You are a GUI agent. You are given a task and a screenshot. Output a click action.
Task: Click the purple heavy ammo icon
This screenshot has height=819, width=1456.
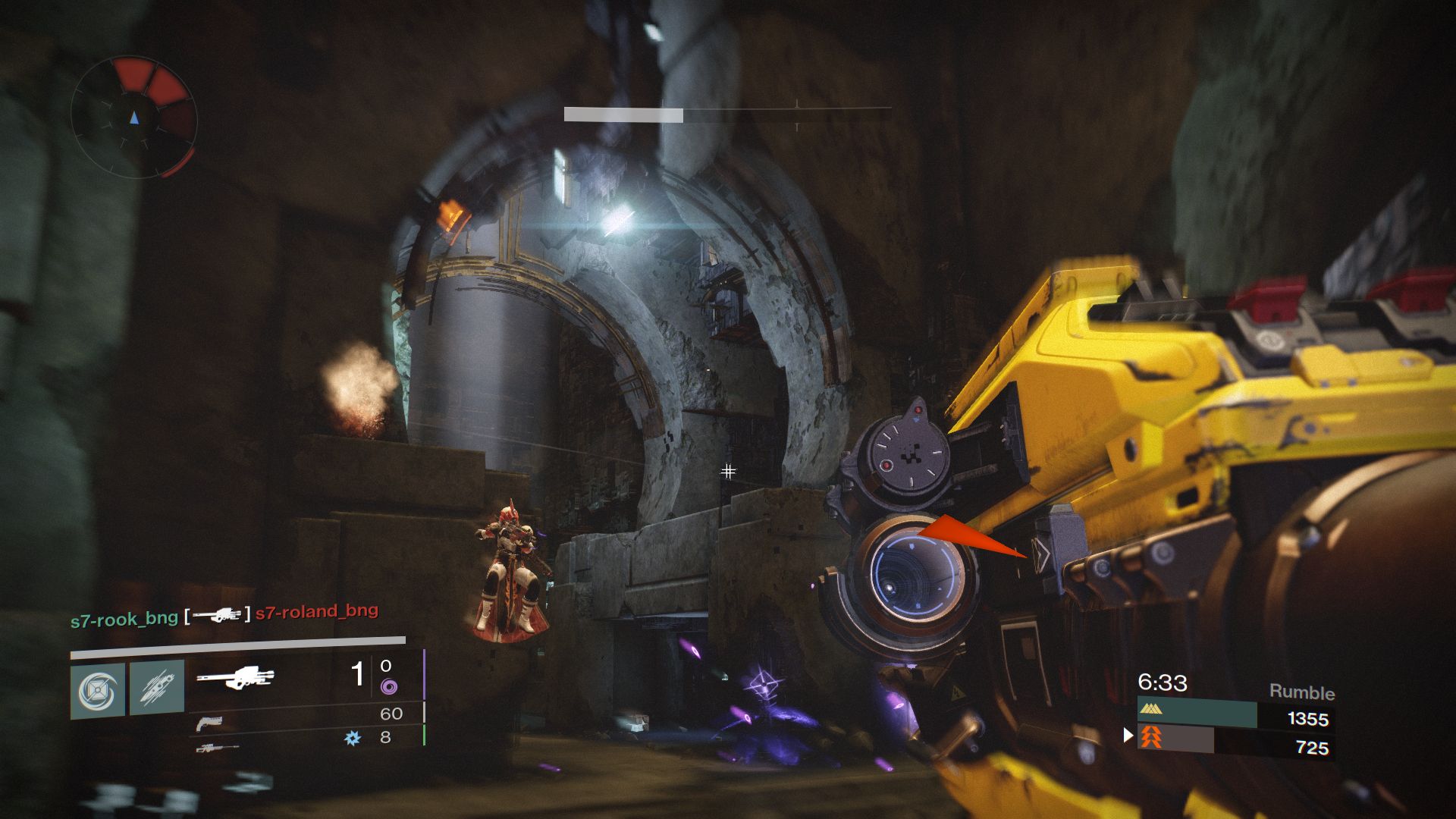pos(391,687)
